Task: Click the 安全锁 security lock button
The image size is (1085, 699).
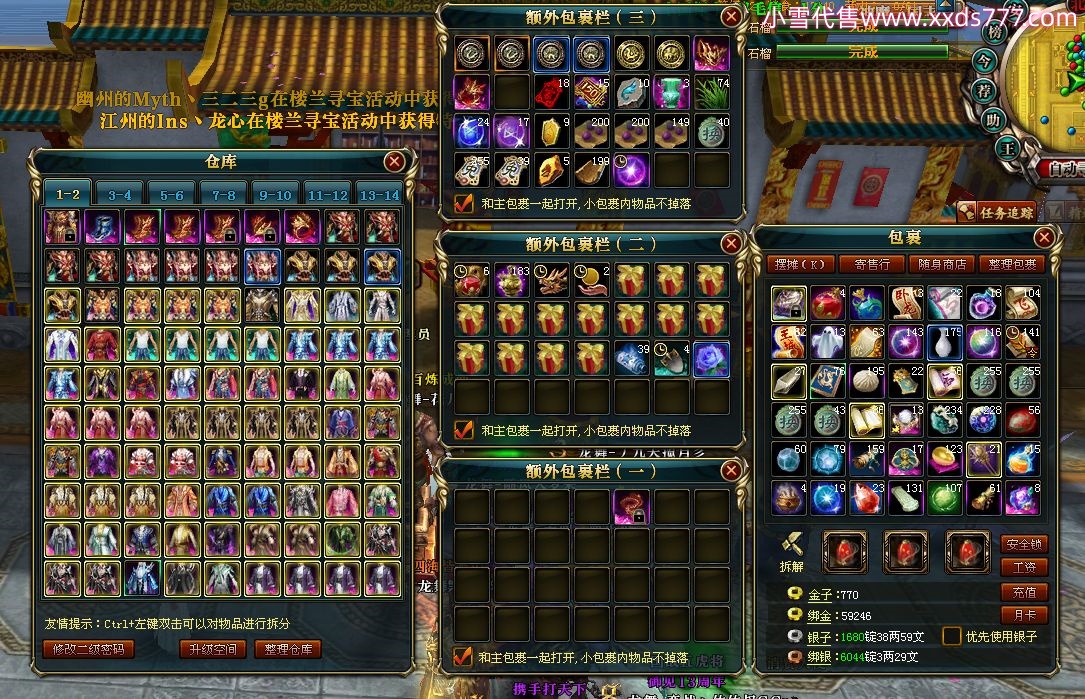Action: 1024,545
